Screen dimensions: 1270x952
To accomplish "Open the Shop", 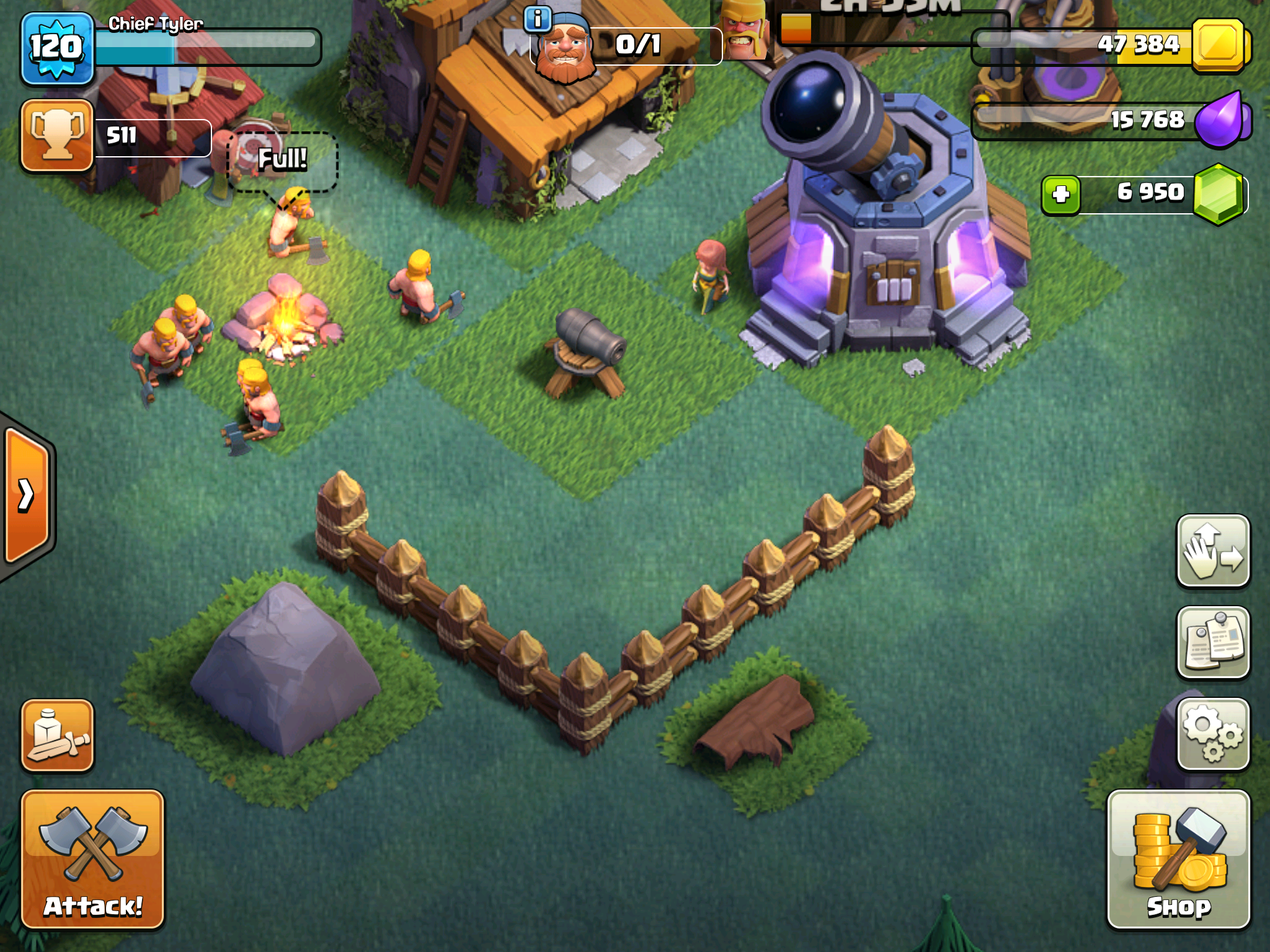I will point(1178,859).
